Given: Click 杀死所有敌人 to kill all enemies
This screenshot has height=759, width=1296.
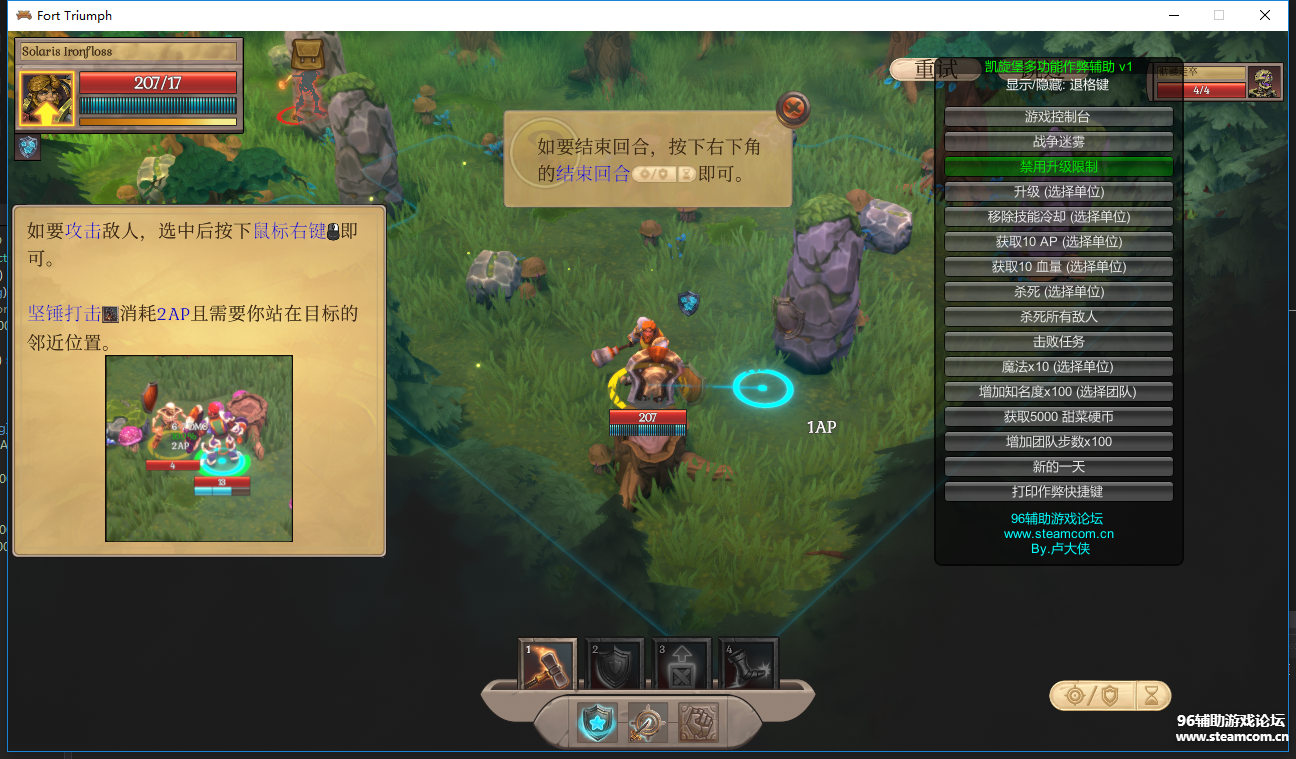Looking at the screenshot, I should pyautogui.click(x=1058, y=317).
